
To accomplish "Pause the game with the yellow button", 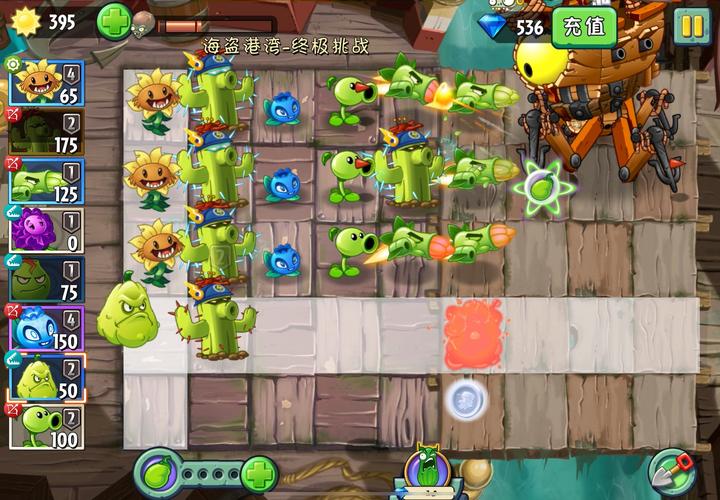I will [x=691, y=27].
